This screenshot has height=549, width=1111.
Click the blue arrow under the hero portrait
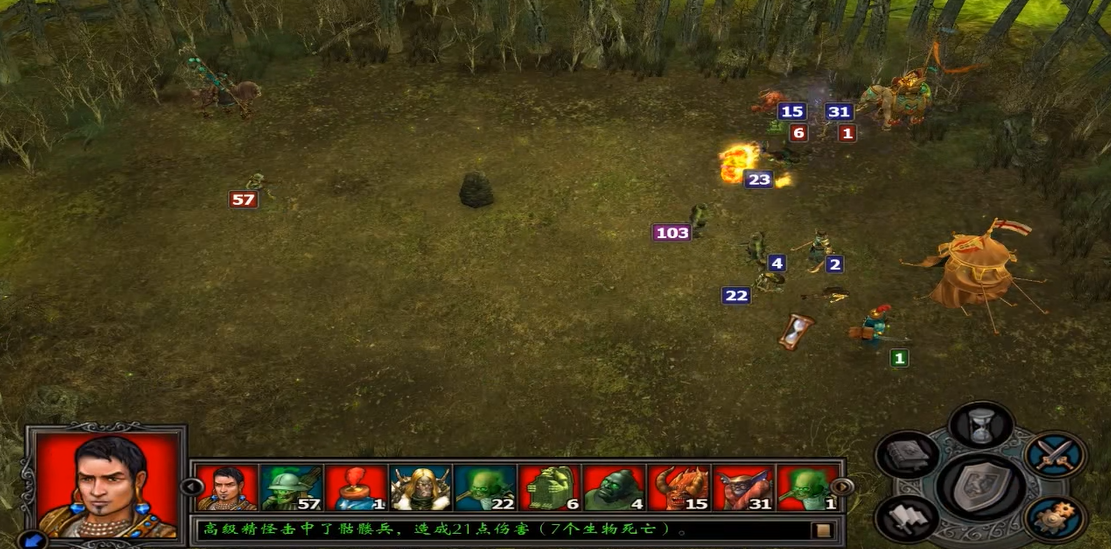(32, 540)
